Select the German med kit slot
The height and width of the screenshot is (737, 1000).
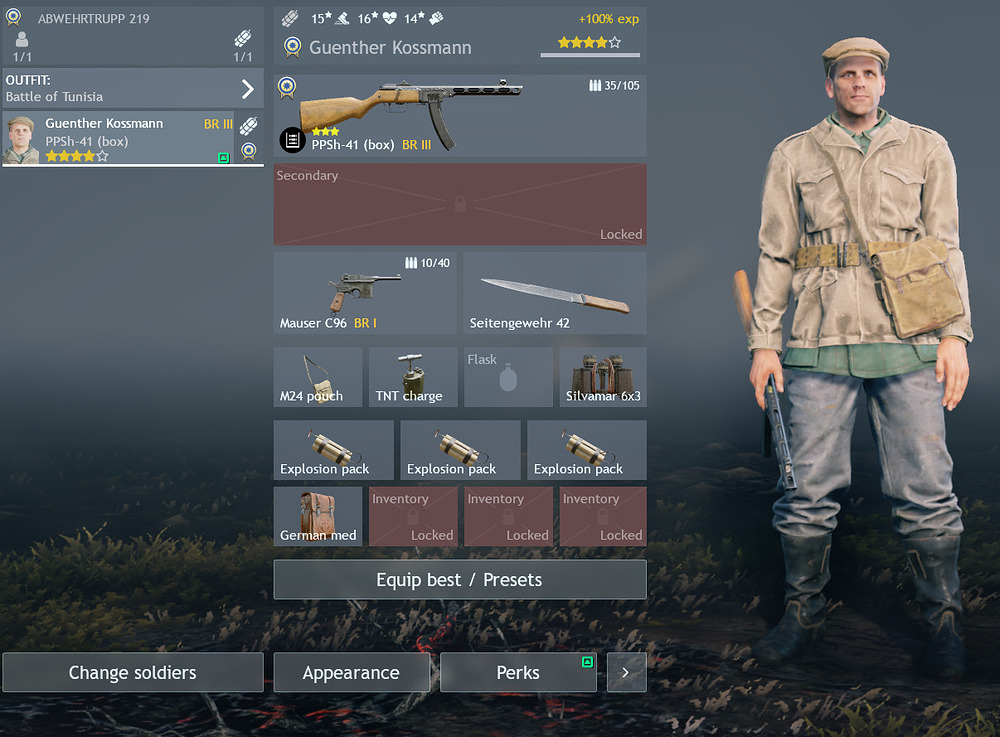click(318, 516)
